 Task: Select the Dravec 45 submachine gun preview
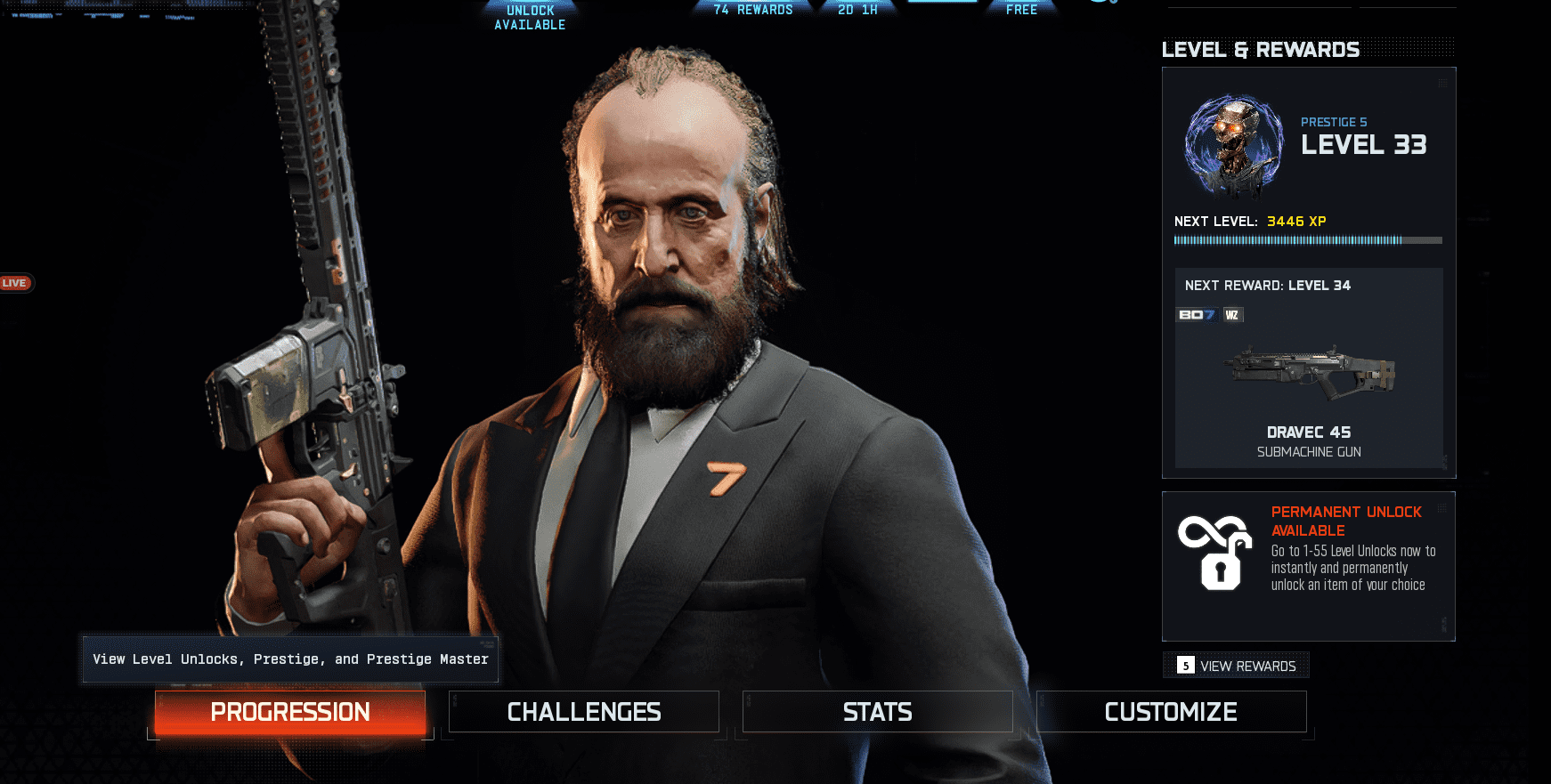(x=1309, y=374)
